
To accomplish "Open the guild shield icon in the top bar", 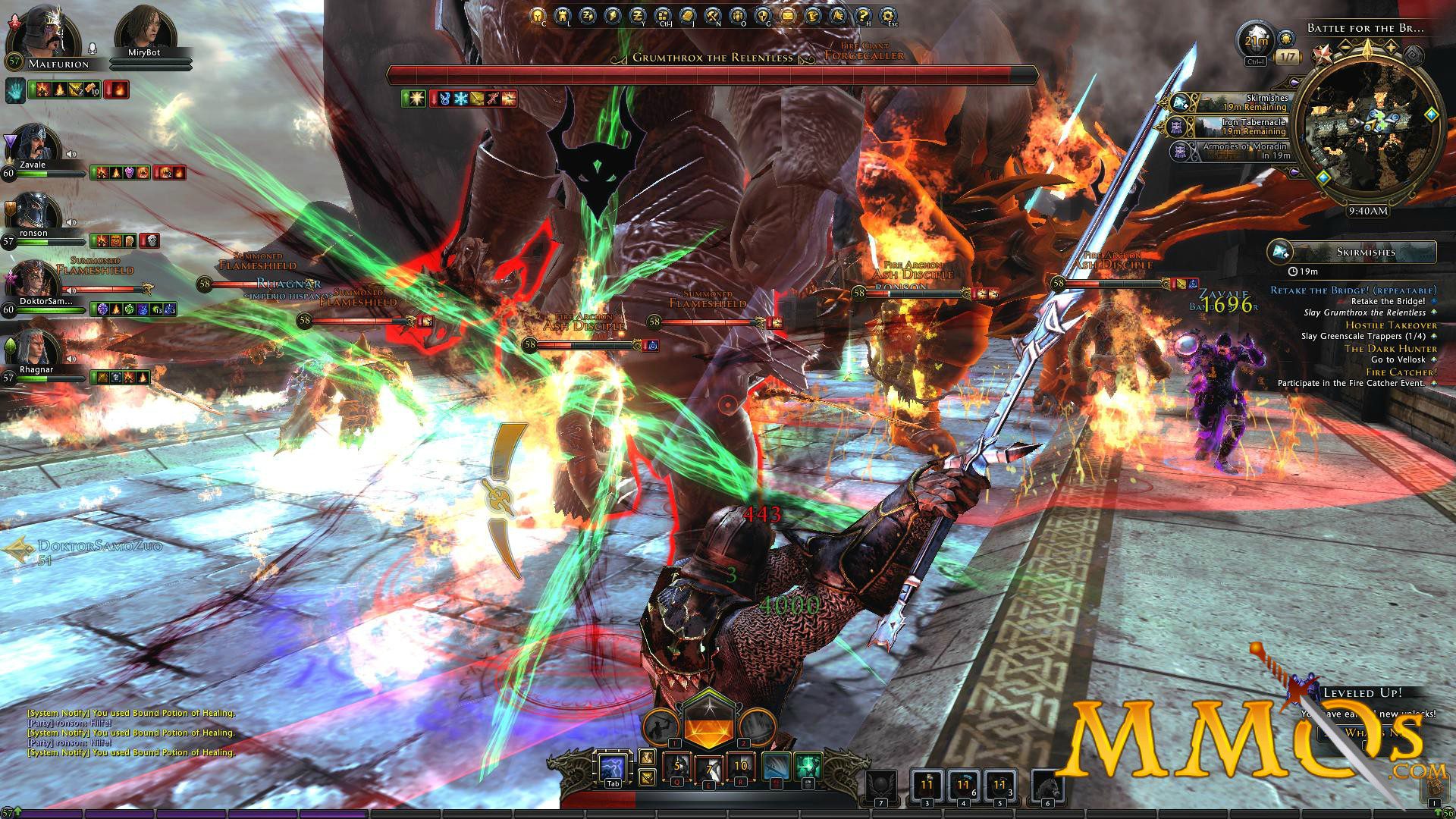I will tap(764, 14).
